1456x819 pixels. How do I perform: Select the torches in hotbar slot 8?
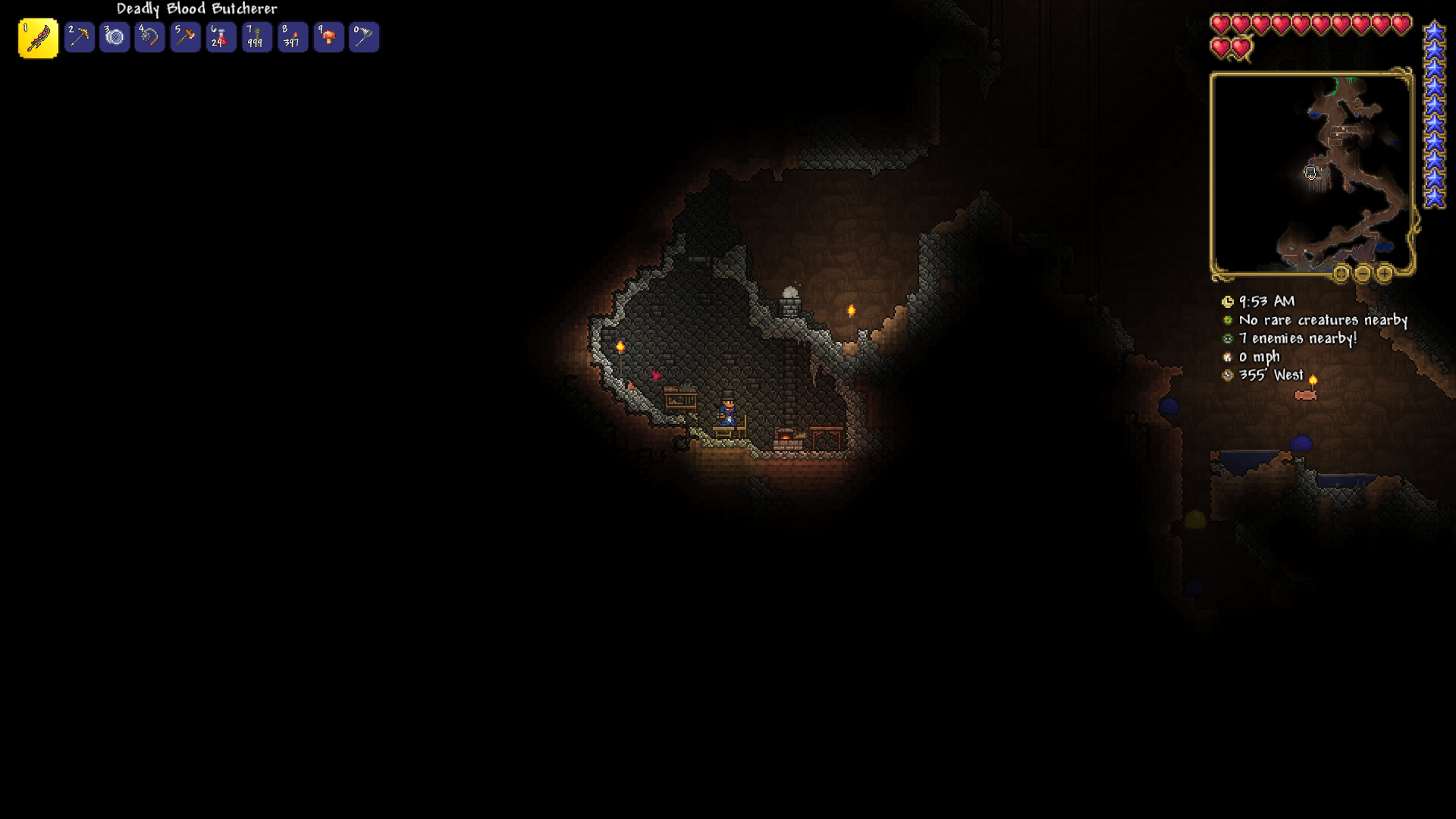(293, 36)
